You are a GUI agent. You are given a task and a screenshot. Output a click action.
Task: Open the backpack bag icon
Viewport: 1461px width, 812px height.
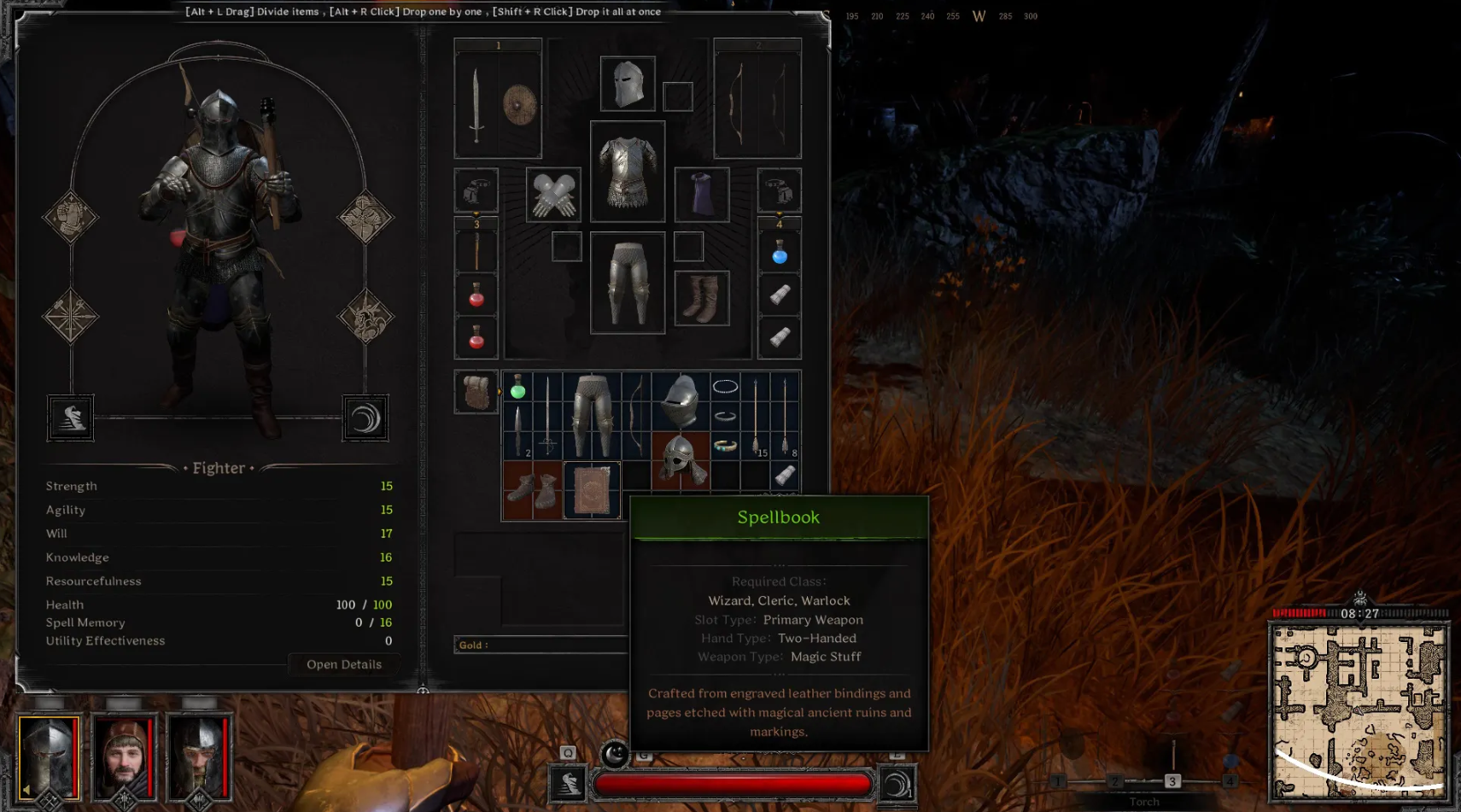pos(476,392)
